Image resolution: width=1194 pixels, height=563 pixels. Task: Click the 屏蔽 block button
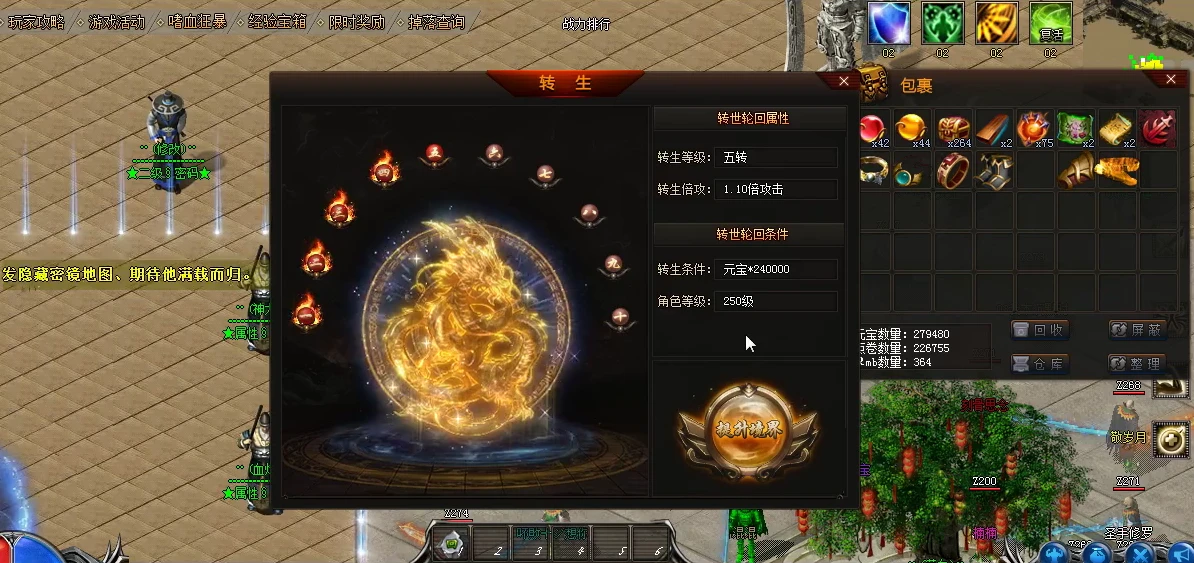pyautogui.click(x=1138, y=330)
